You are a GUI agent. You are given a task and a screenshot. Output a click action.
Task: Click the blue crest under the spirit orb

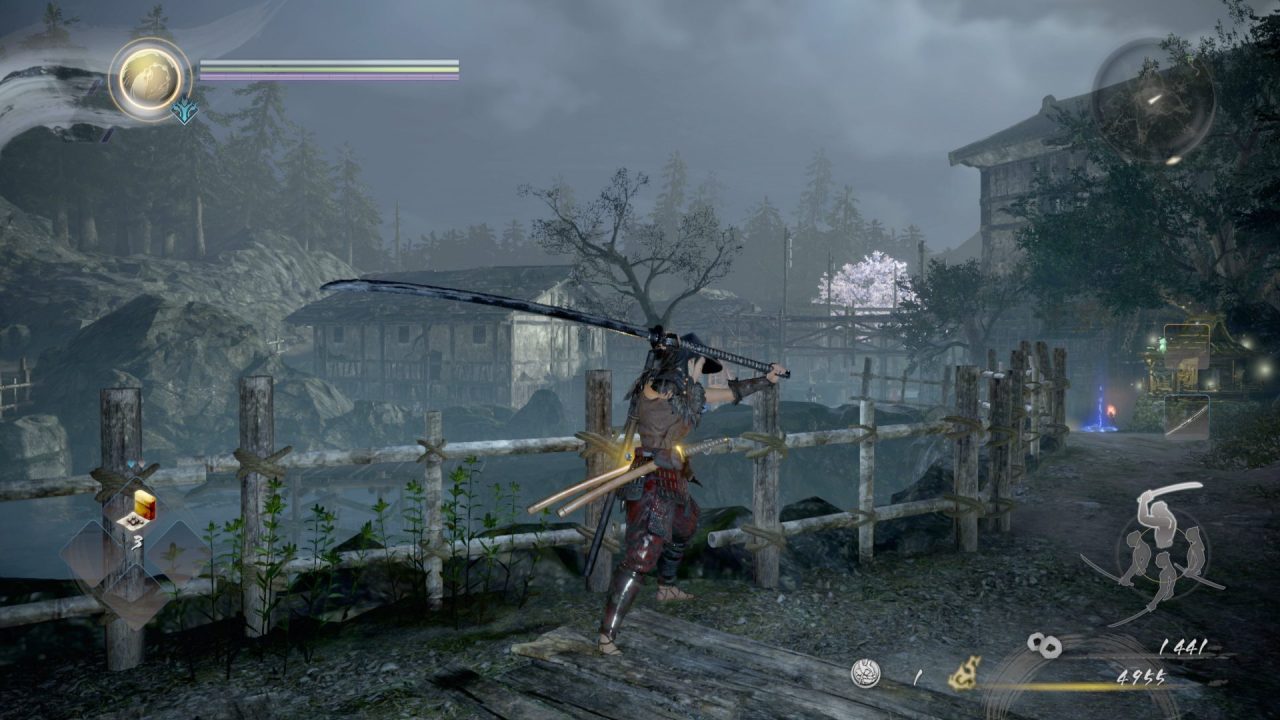(184, 110)
